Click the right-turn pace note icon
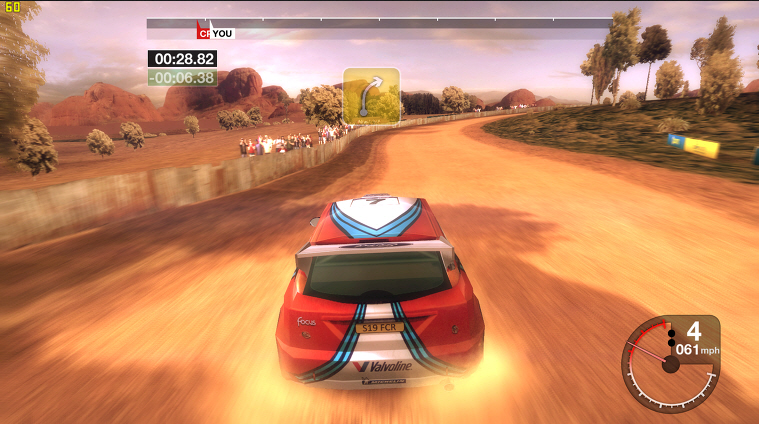Image resolution: width=759 pixels, height=424 pixels. [371, 95]
